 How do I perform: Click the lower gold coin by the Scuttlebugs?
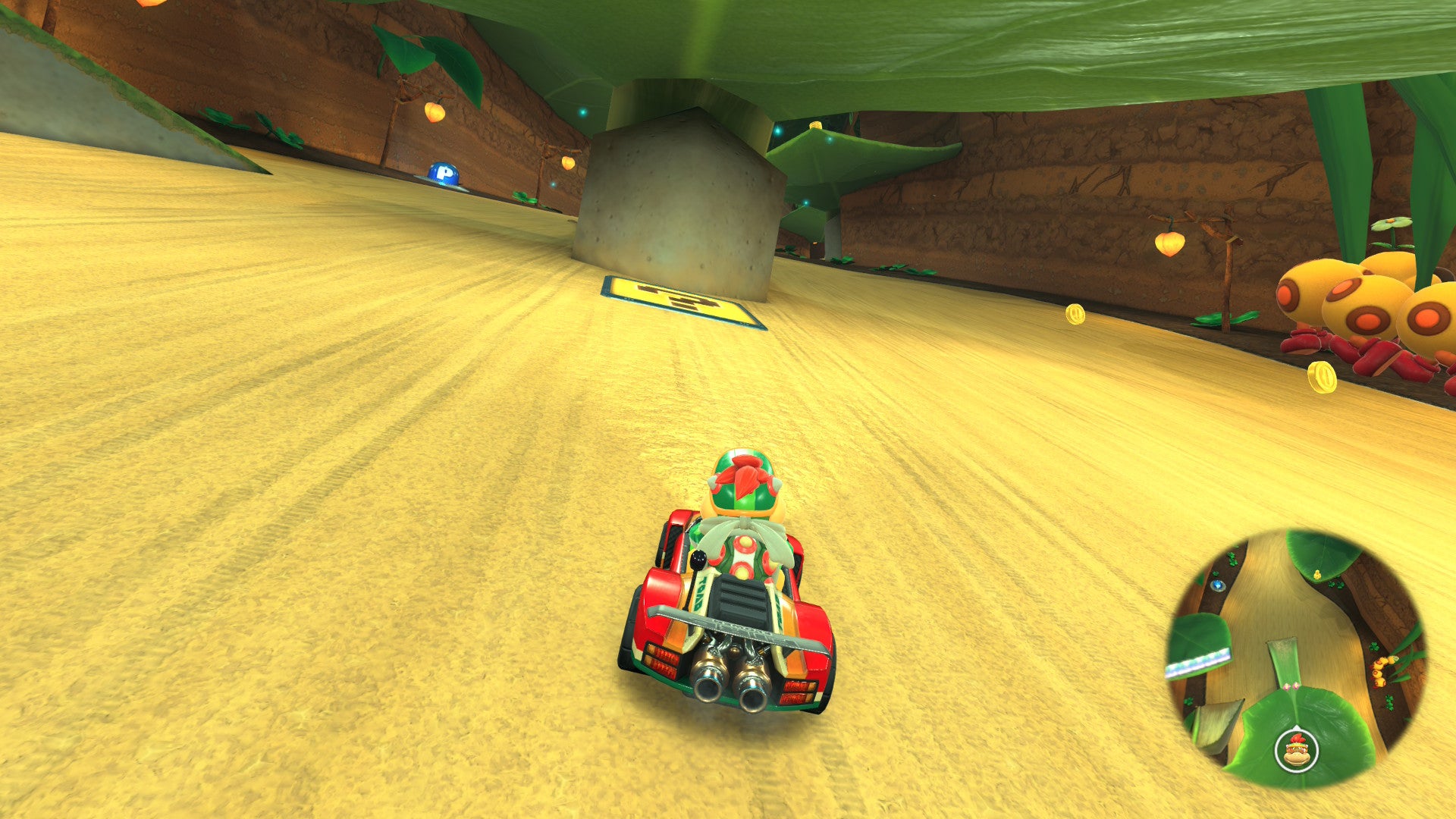coord(1323,378)
